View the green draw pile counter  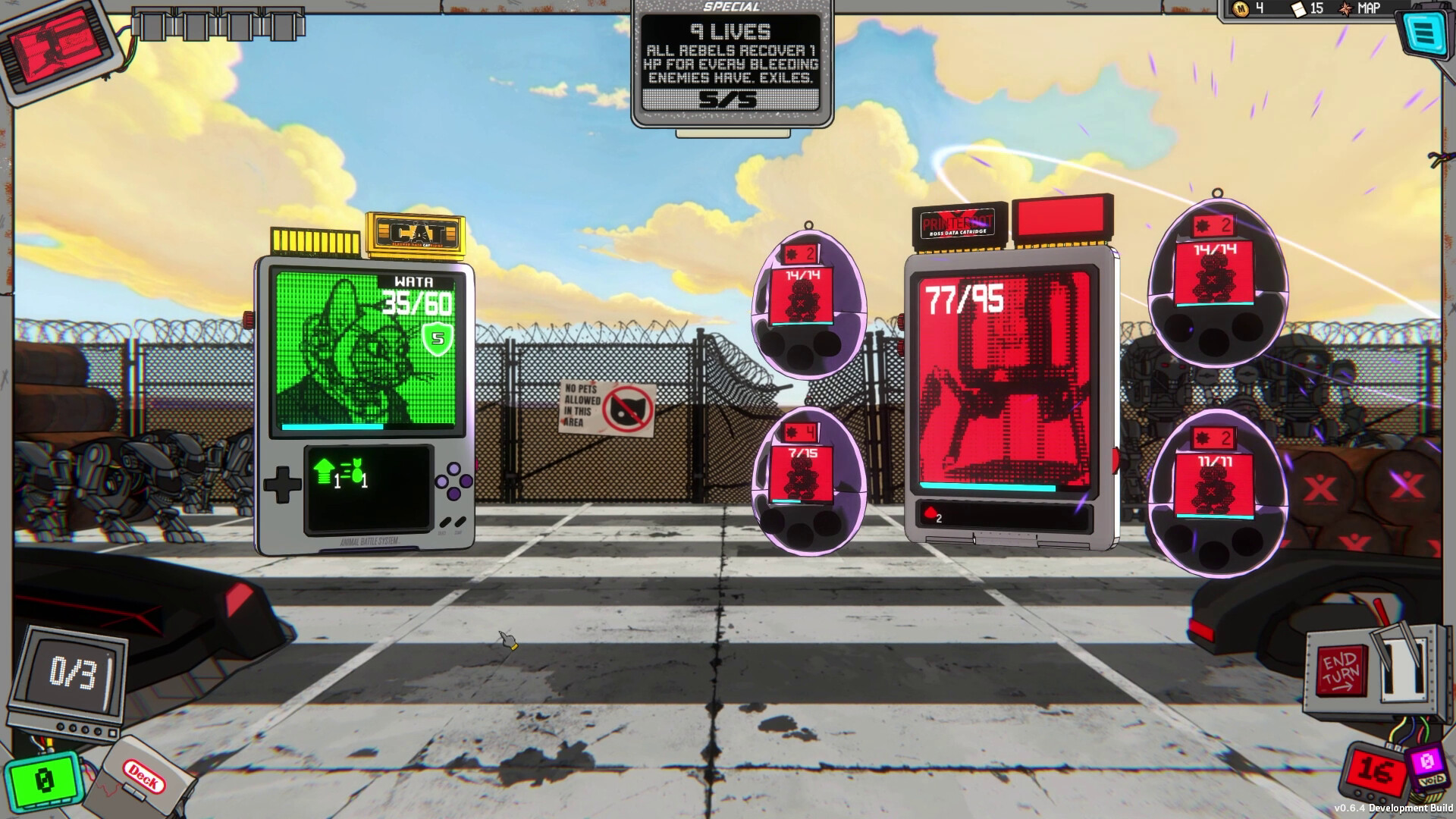point(43,780)
